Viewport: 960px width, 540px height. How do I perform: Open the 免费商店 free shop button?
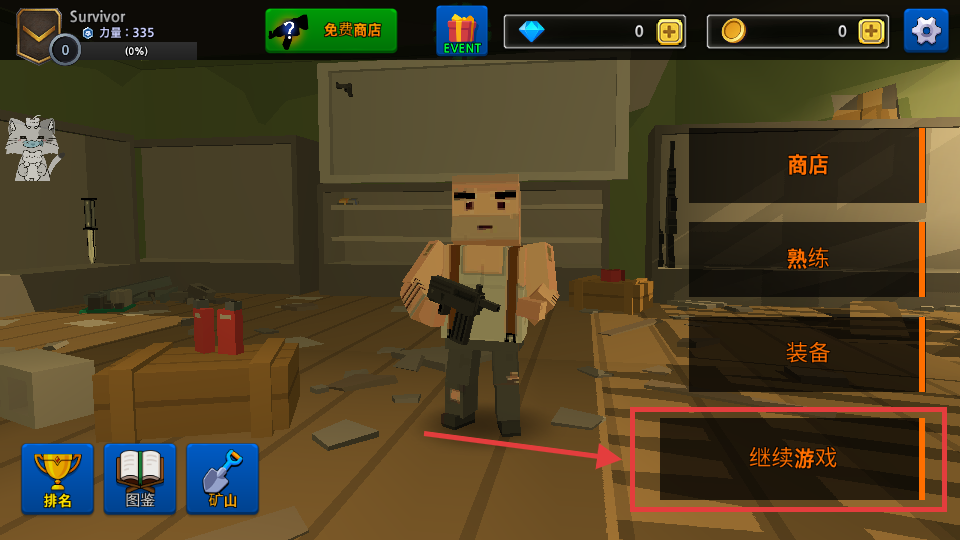(331, 30)
